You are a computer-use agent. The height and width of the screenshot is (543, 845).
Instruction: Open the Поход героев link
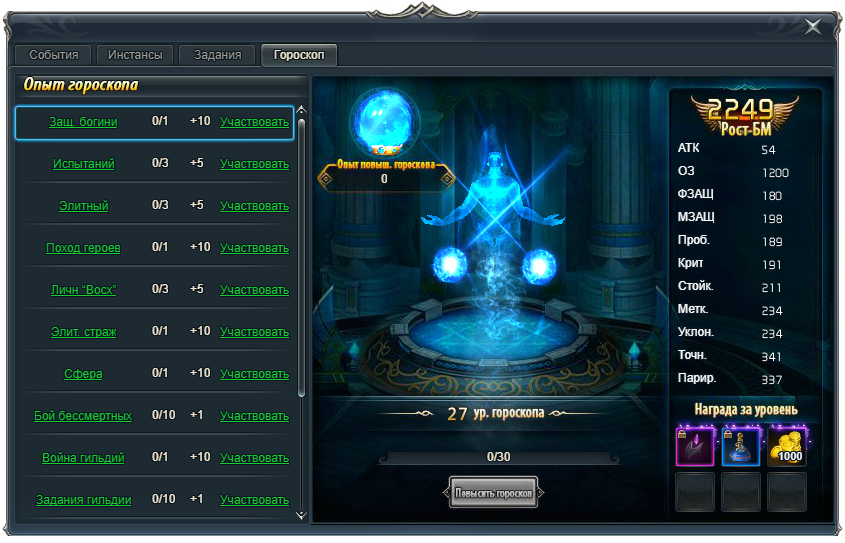83,248
